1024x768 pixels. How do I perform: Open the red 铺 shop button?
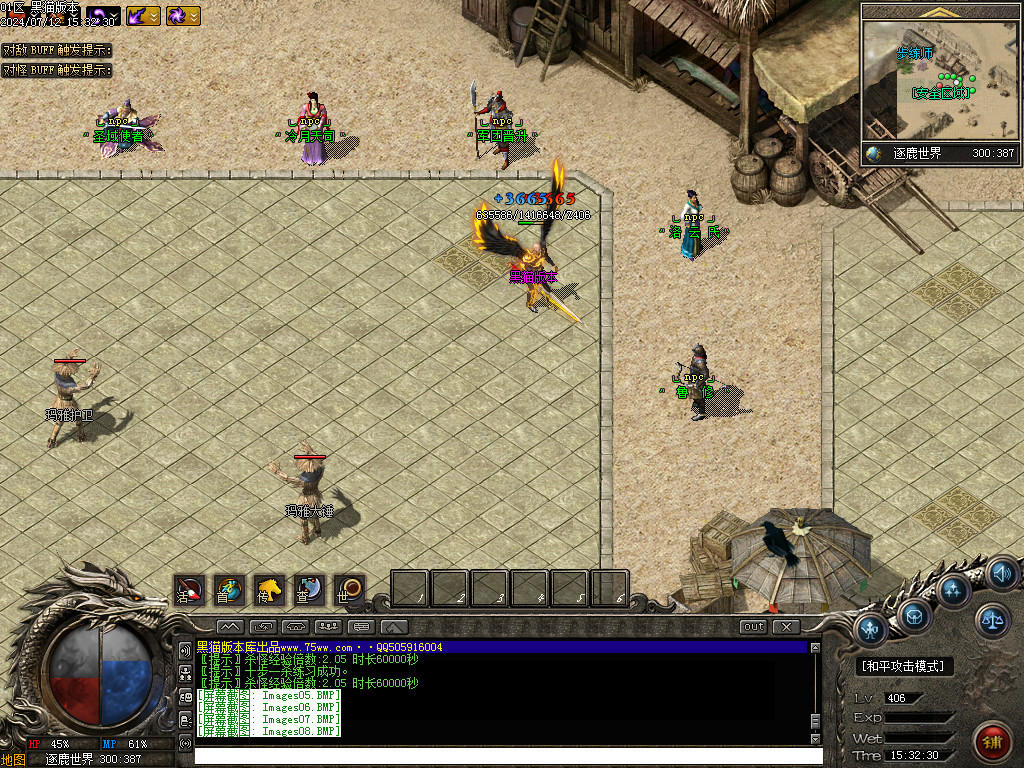coord(992,741)
